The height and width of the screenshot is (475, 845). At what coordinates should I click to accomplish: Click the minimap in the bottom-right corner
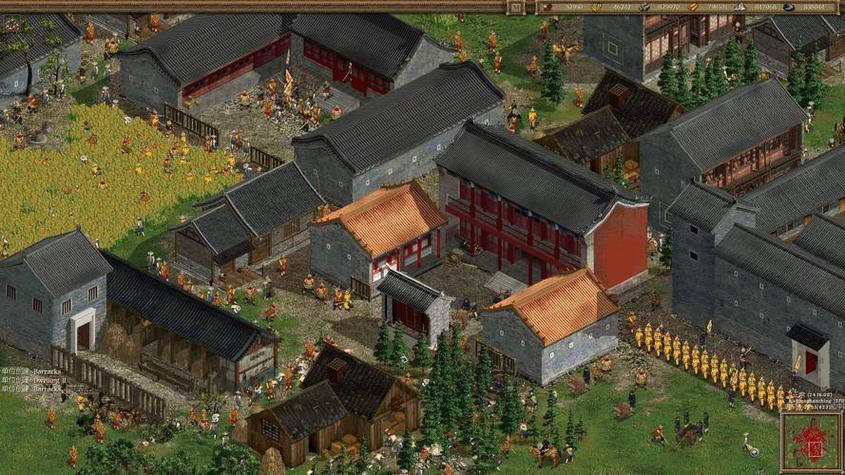pos(811,443)
